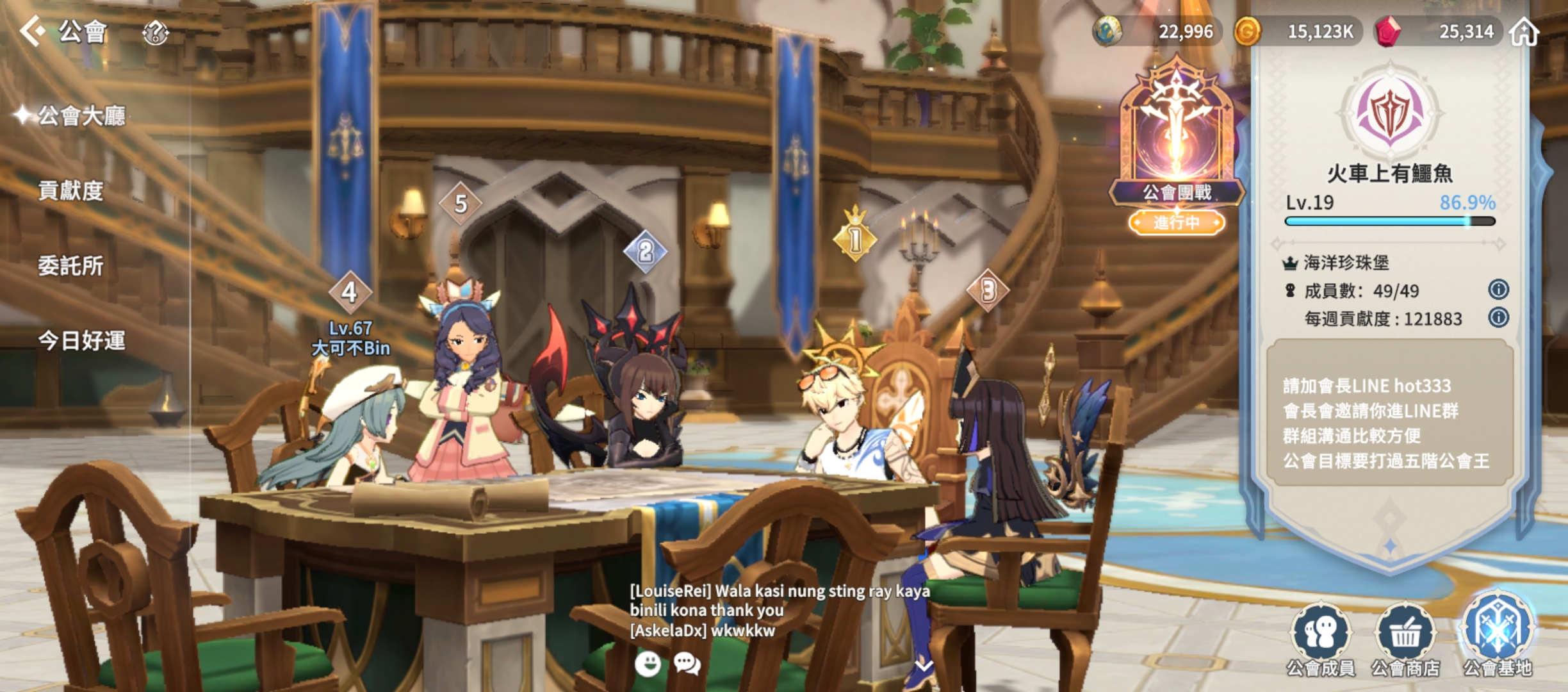Go back using the arrow beside 公會
Image resolution: width=1568 pixels, height=692 pixels.
[x=32, y=31]
